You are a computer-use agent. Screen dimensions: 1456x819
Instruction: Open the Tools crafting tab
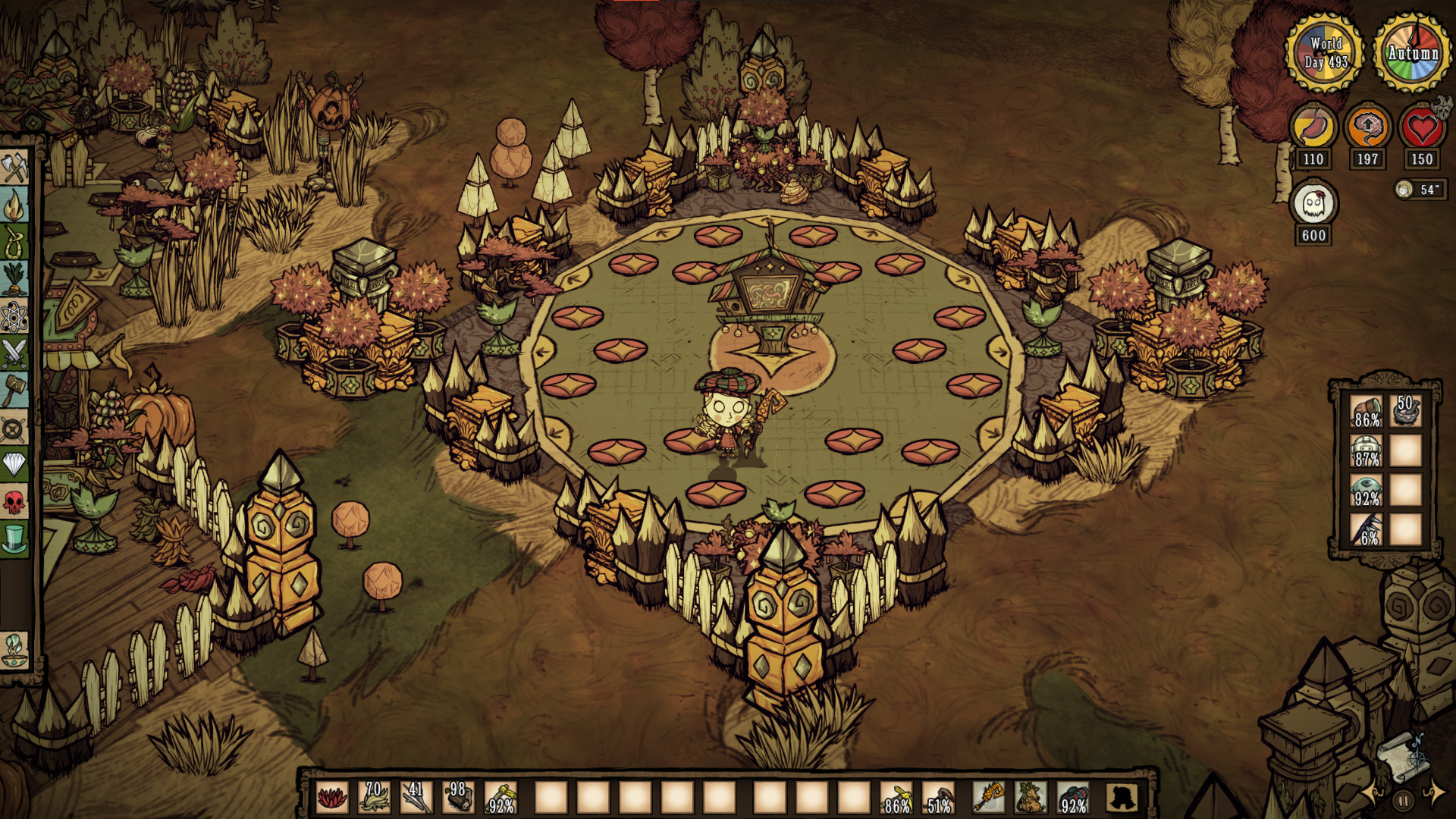tap(14, 167)
